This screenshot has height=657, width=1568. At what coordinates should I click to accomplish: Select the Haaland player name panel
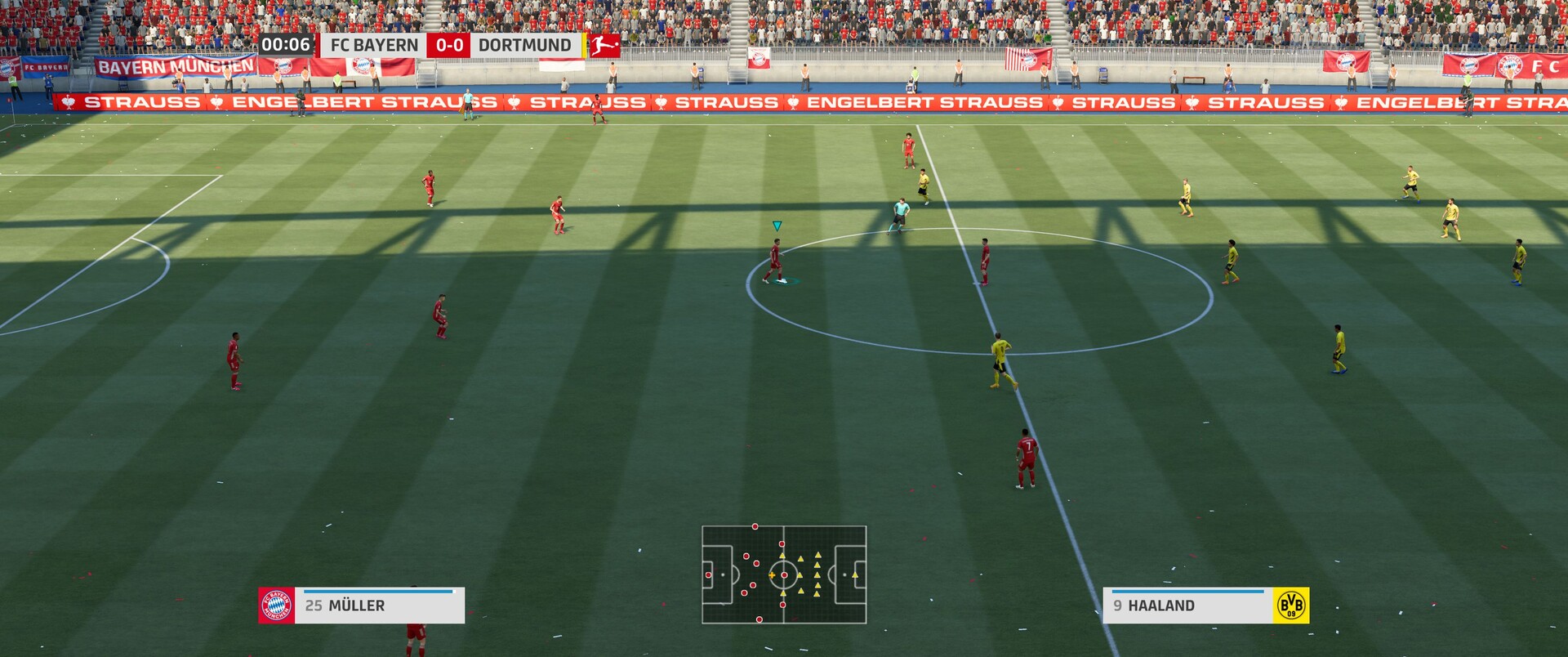coord(1187,606)
